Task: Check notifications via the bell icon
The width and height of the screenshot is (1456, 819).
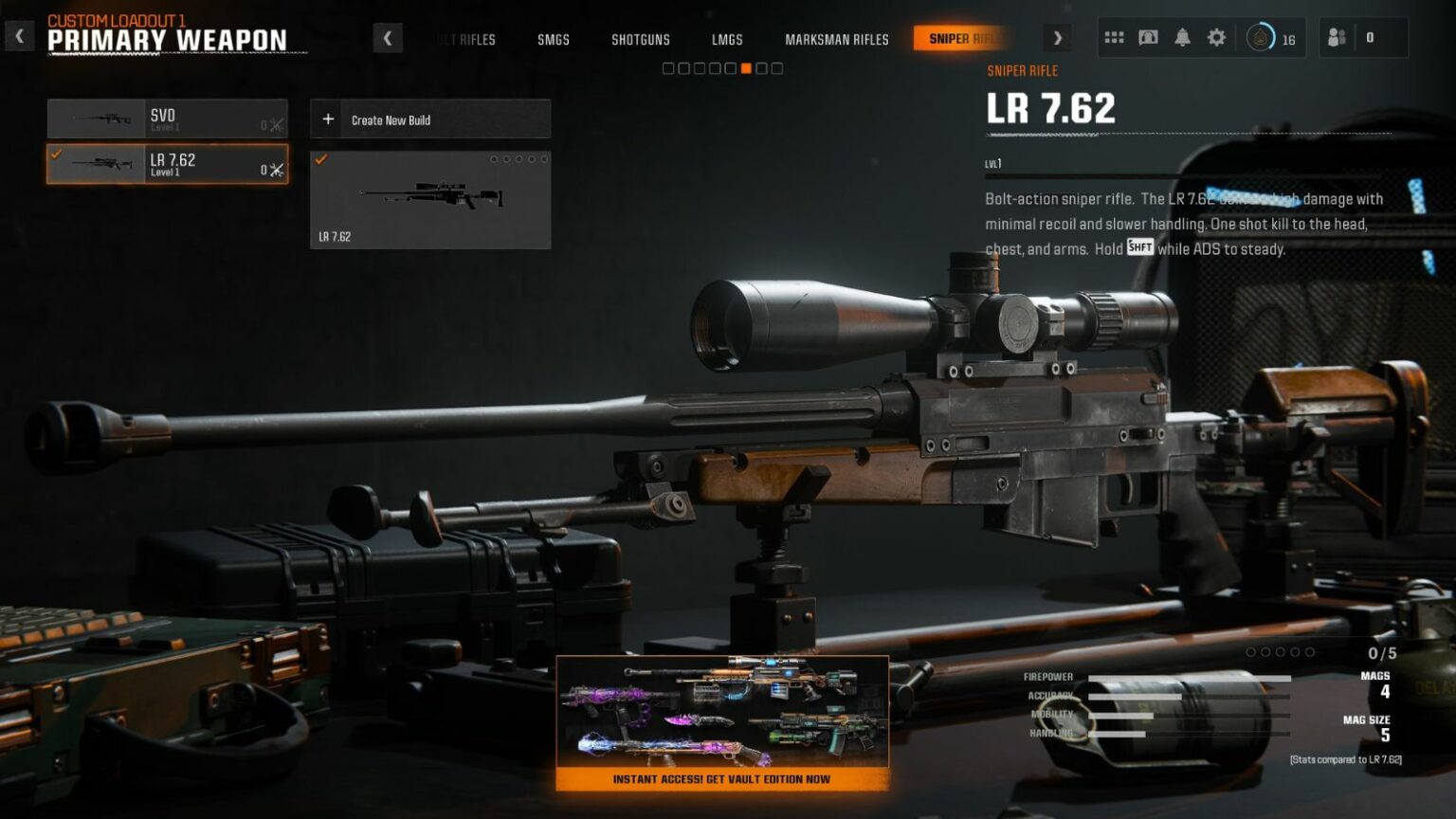Action: [1183, 37]
